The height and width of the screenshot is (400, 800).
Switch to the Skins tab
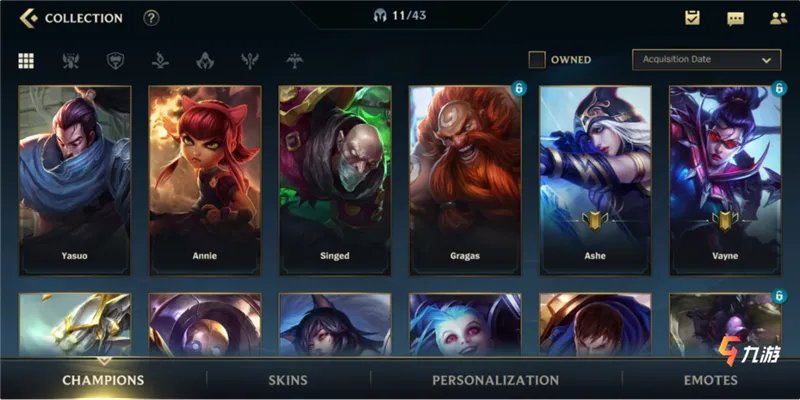(288, 380)
